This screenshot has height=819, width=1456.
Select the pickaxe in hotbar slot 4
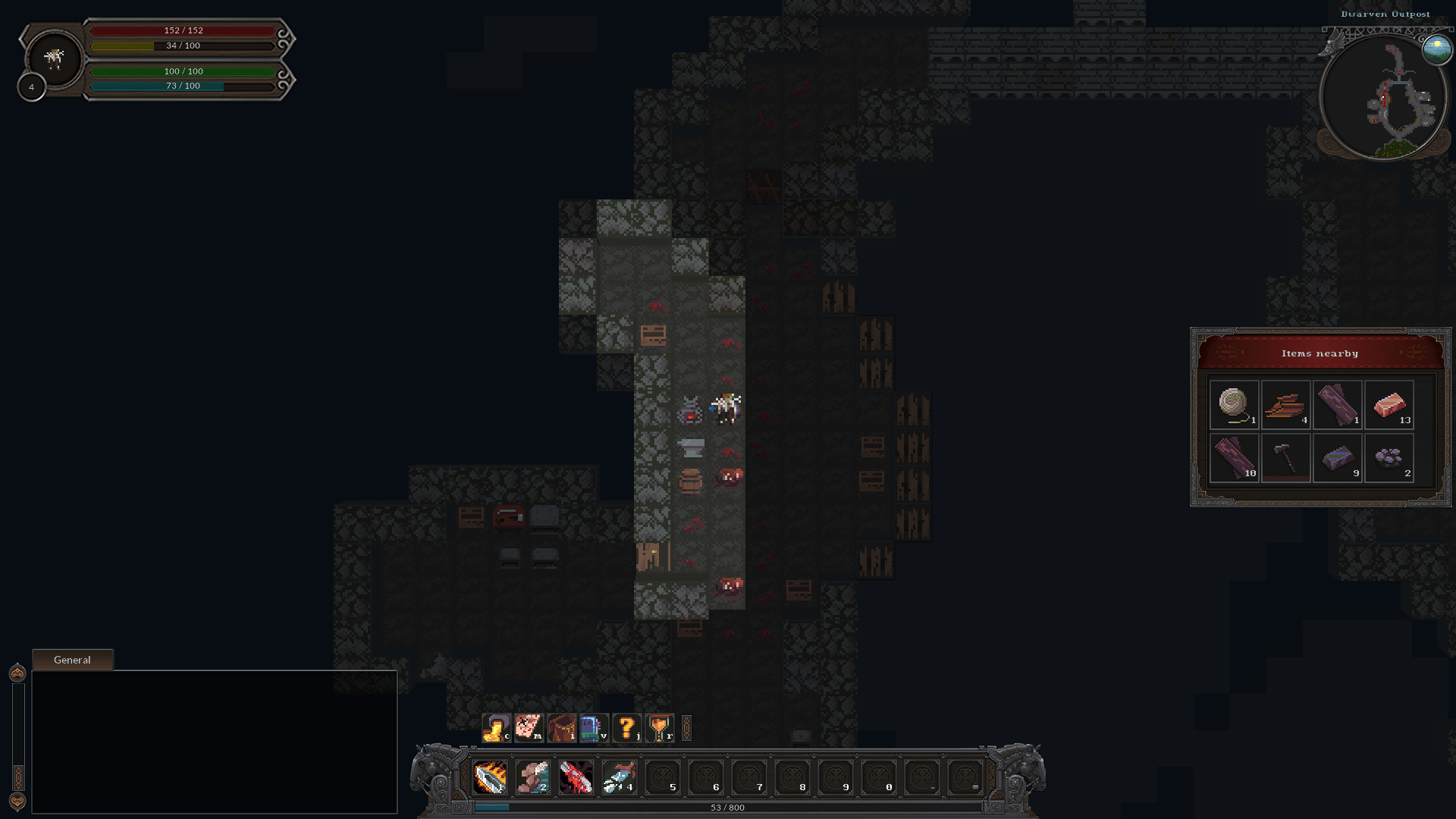coord(617,777)
